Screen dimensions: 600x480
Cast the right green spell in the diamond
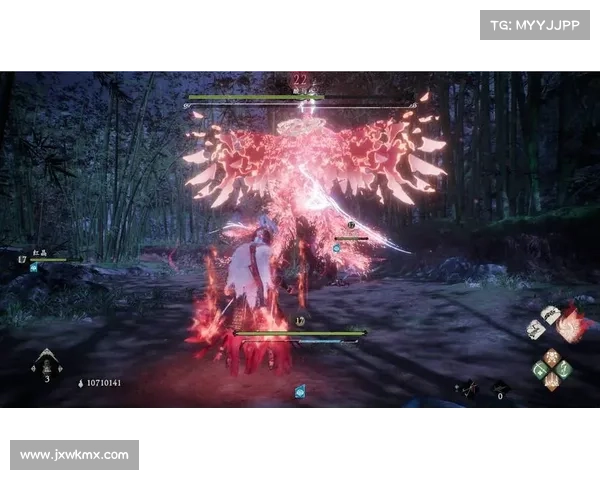tap(564, 368)
